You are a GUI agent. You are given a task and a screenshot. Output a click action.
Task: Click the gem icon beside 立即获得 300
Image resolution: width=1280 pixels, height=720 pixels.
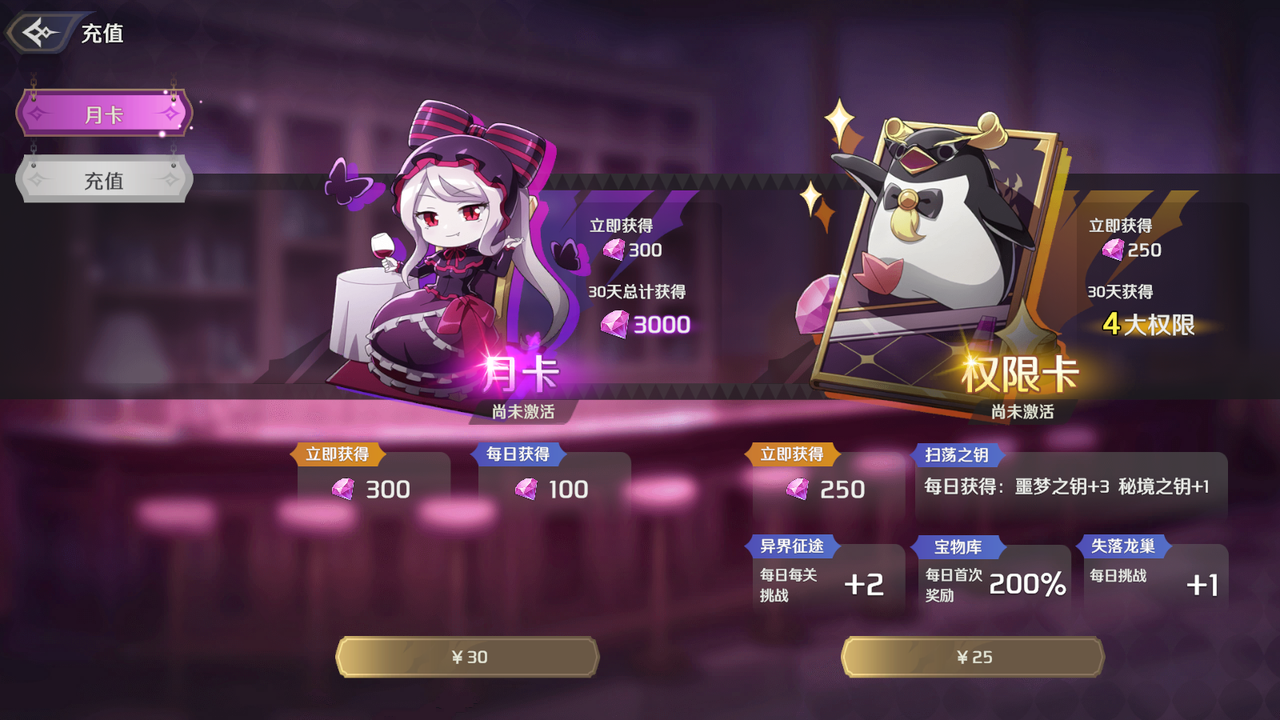612,251
